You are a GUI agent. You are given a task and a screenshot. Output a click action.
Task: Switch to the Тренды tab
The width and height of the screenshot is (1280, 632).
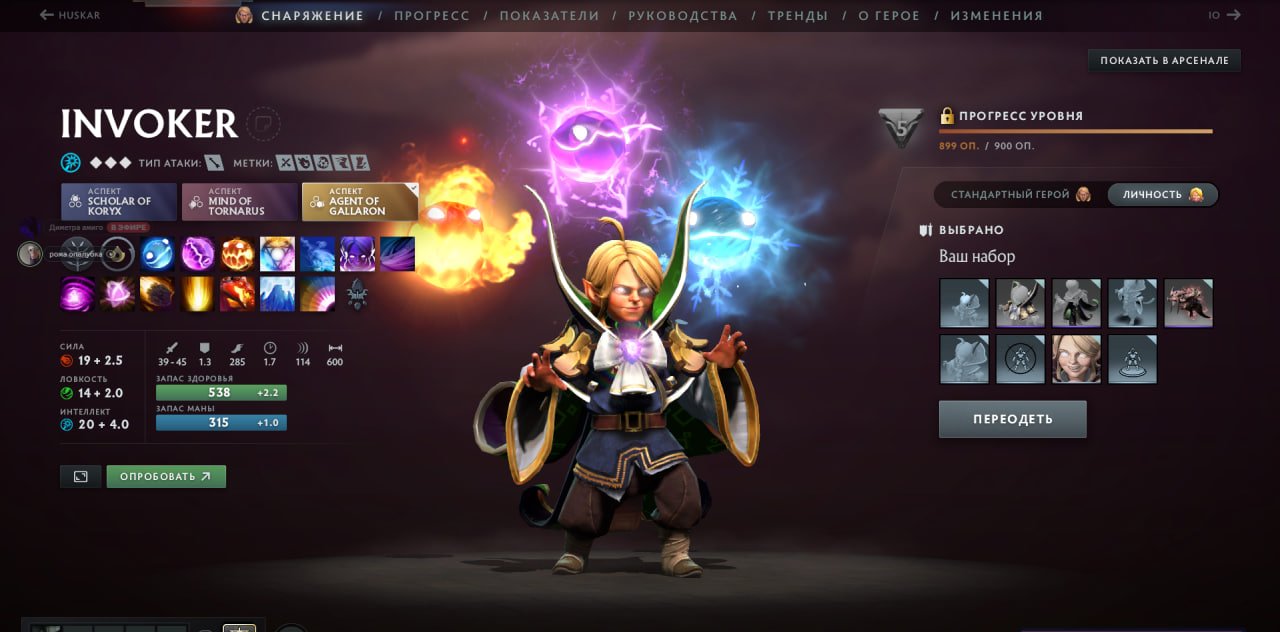click(797, 16)
